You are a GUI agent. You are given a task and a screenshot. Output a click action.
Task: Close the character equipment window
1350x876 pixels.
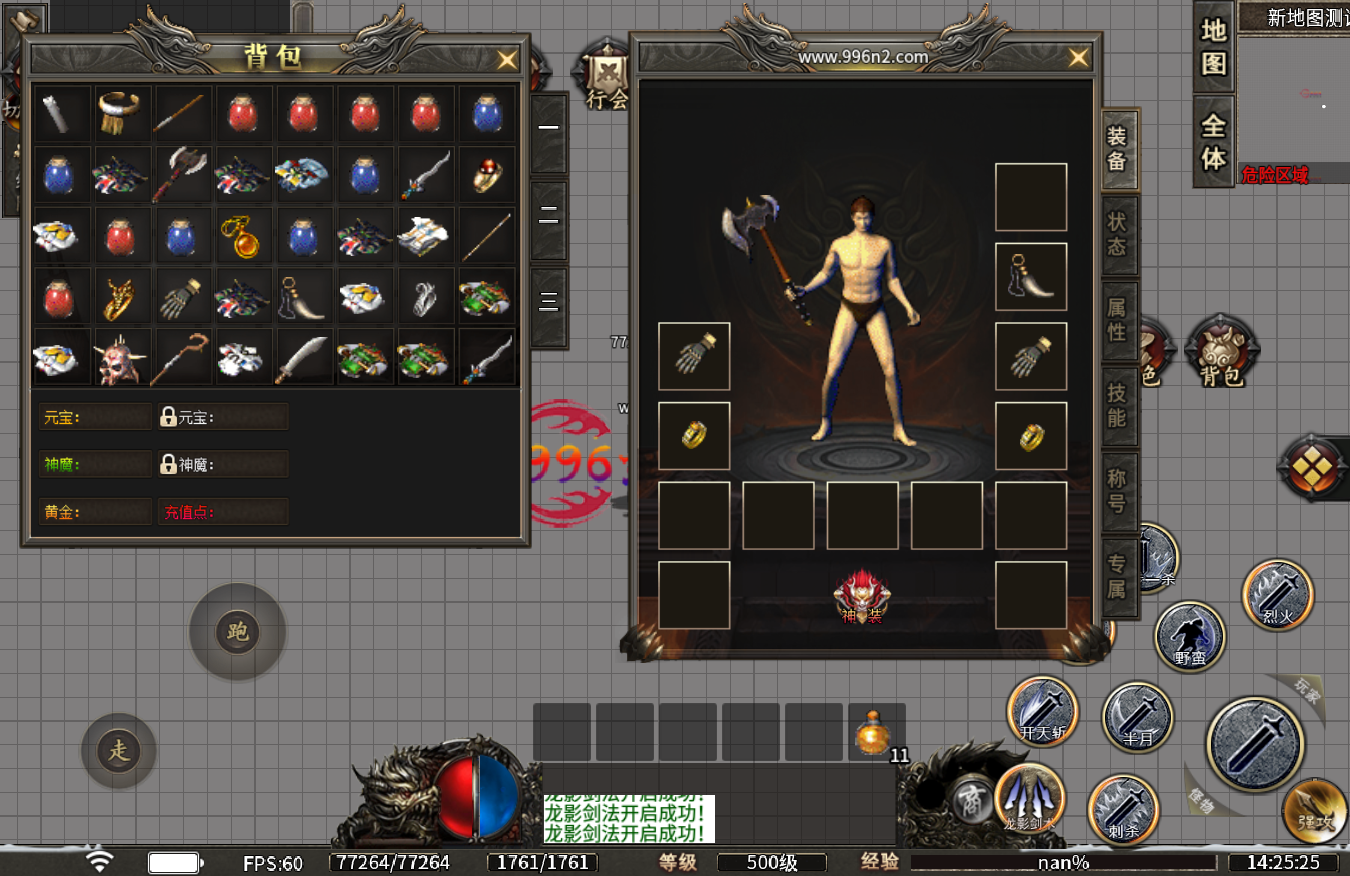coord(1078,58)
